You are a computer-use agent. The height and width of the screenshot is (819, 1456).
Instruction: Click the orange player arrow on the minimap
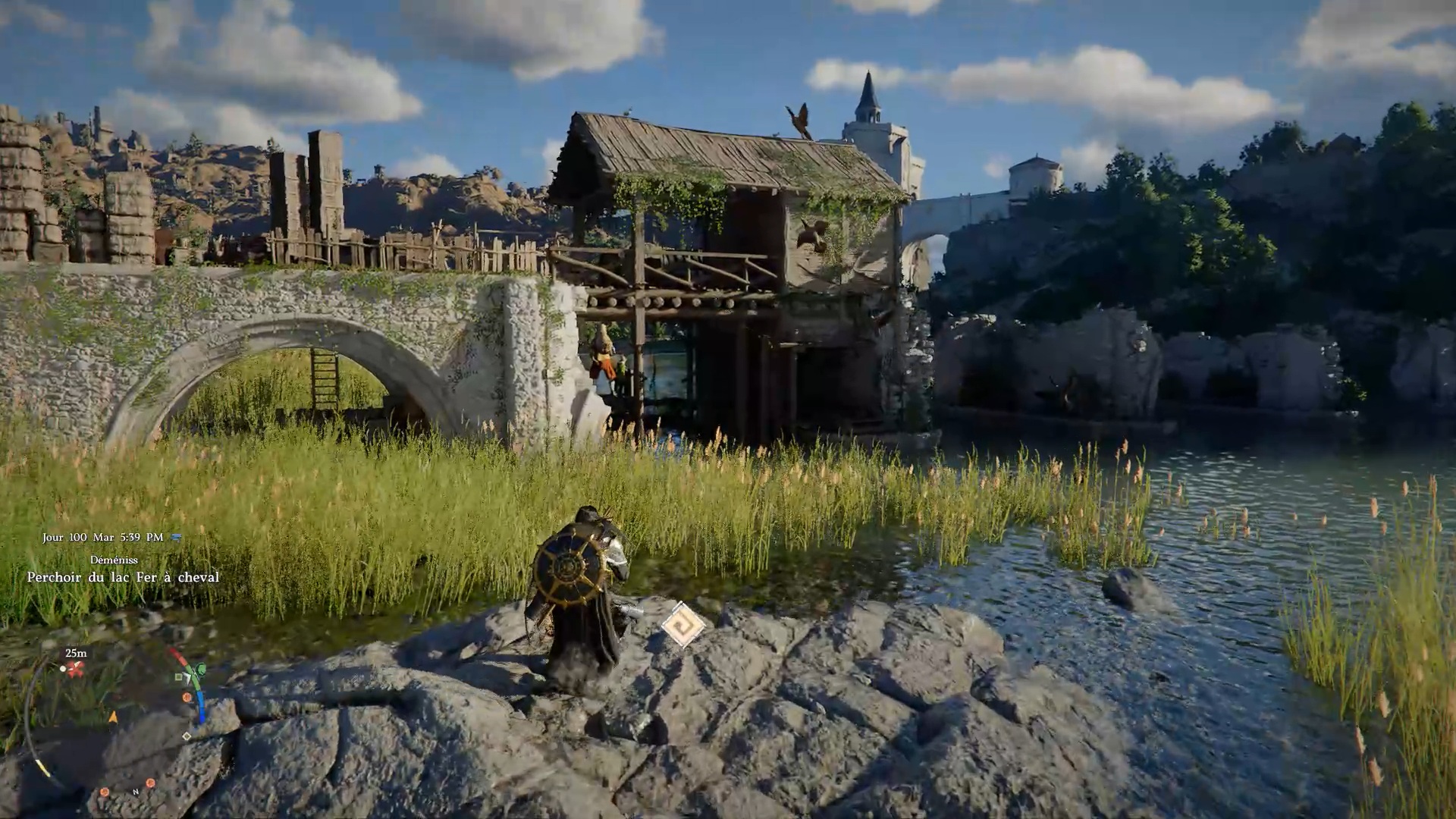(x=114, y=717)
